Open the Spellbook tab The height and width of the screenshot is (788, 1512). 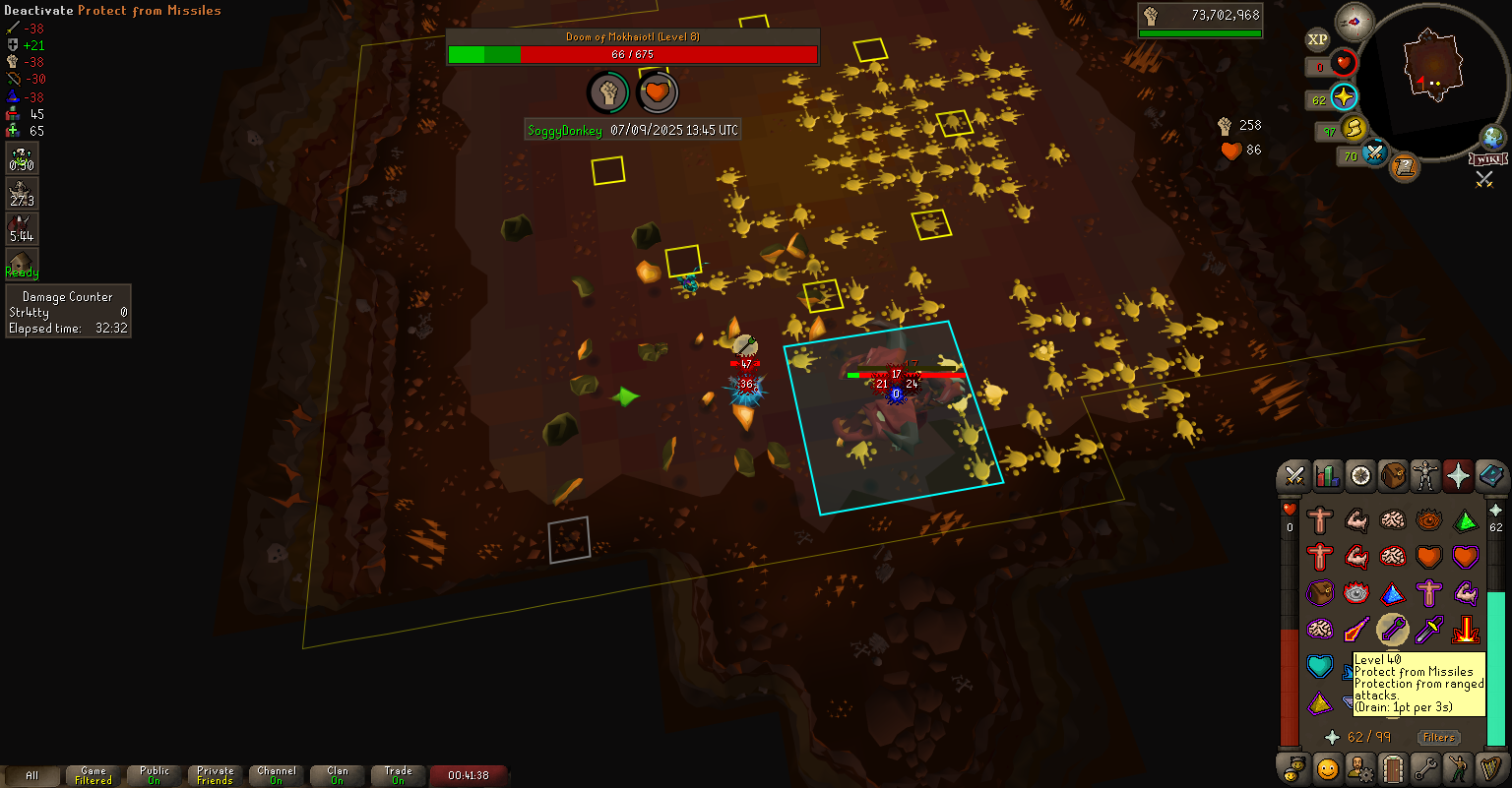coord(1490,476)
